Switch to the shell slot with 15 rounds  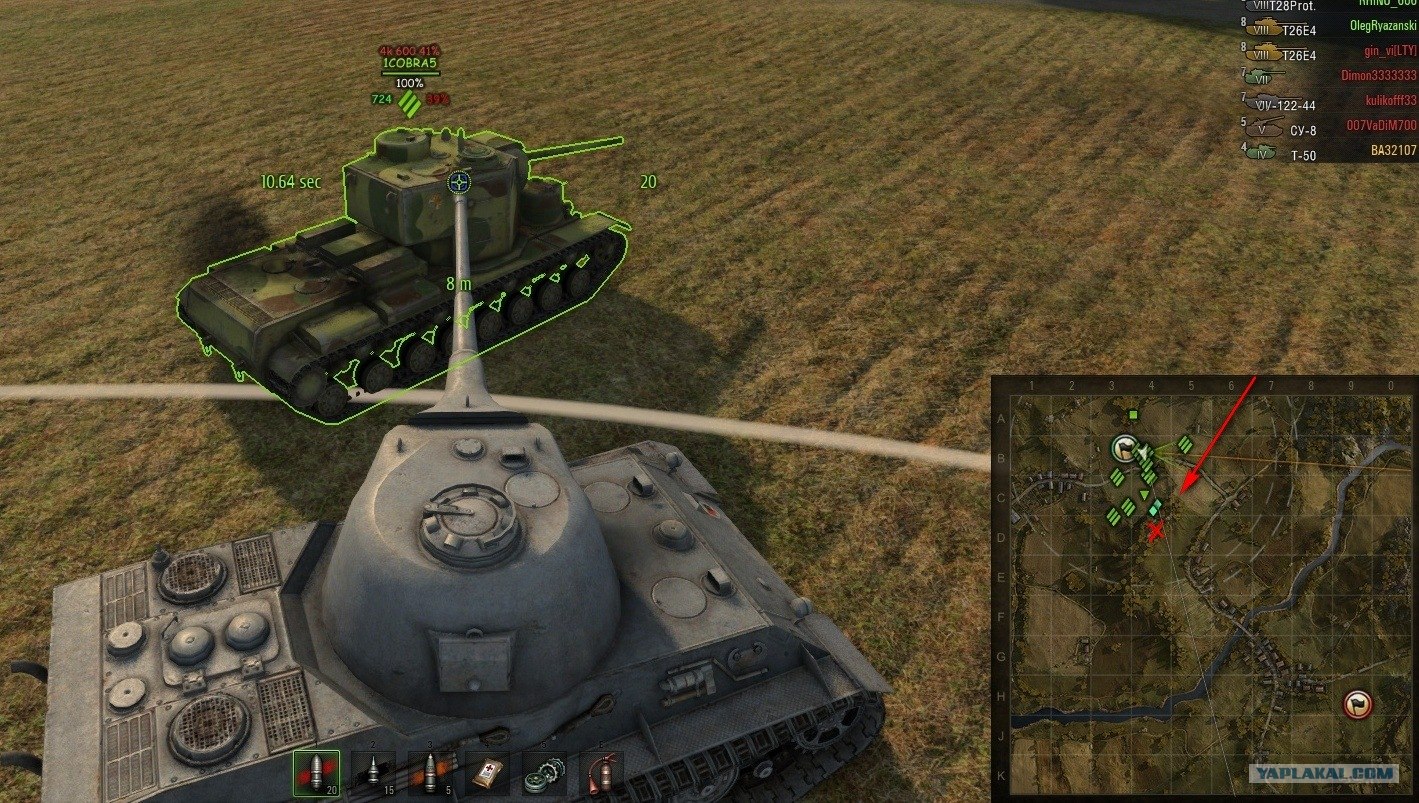click(373, 772)
